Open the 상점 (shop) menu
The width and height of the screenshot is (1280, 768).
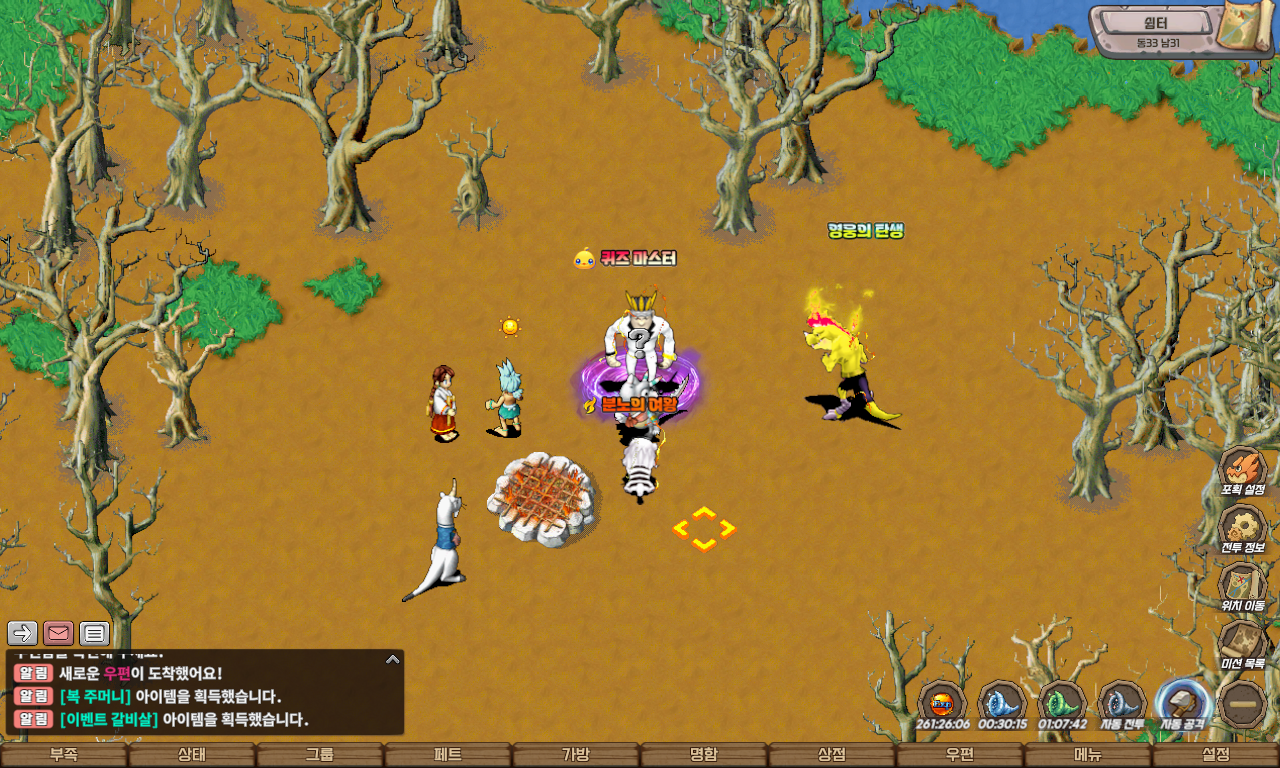pos(832,755)
